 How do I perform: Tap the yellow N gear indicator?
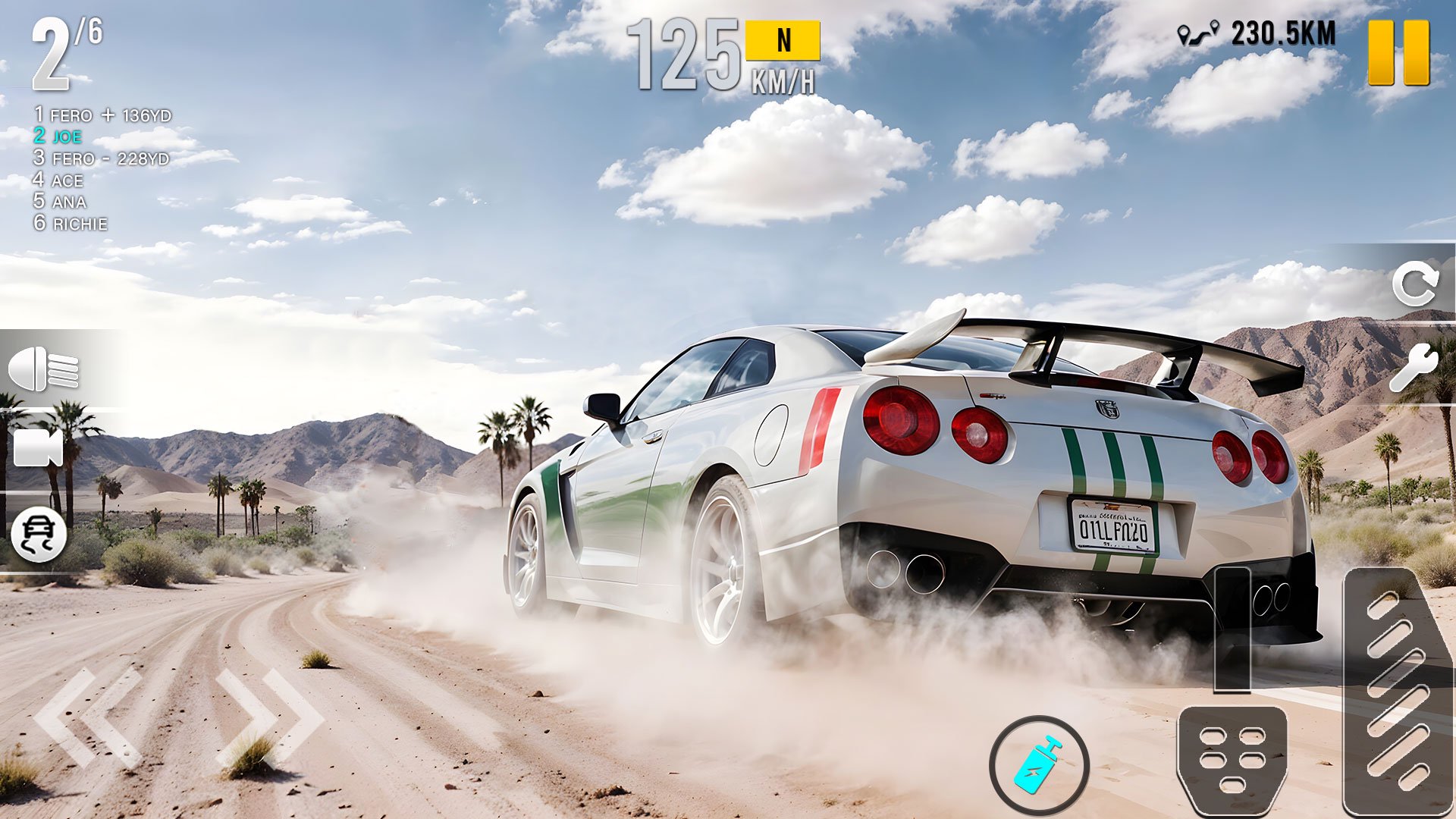783,40
